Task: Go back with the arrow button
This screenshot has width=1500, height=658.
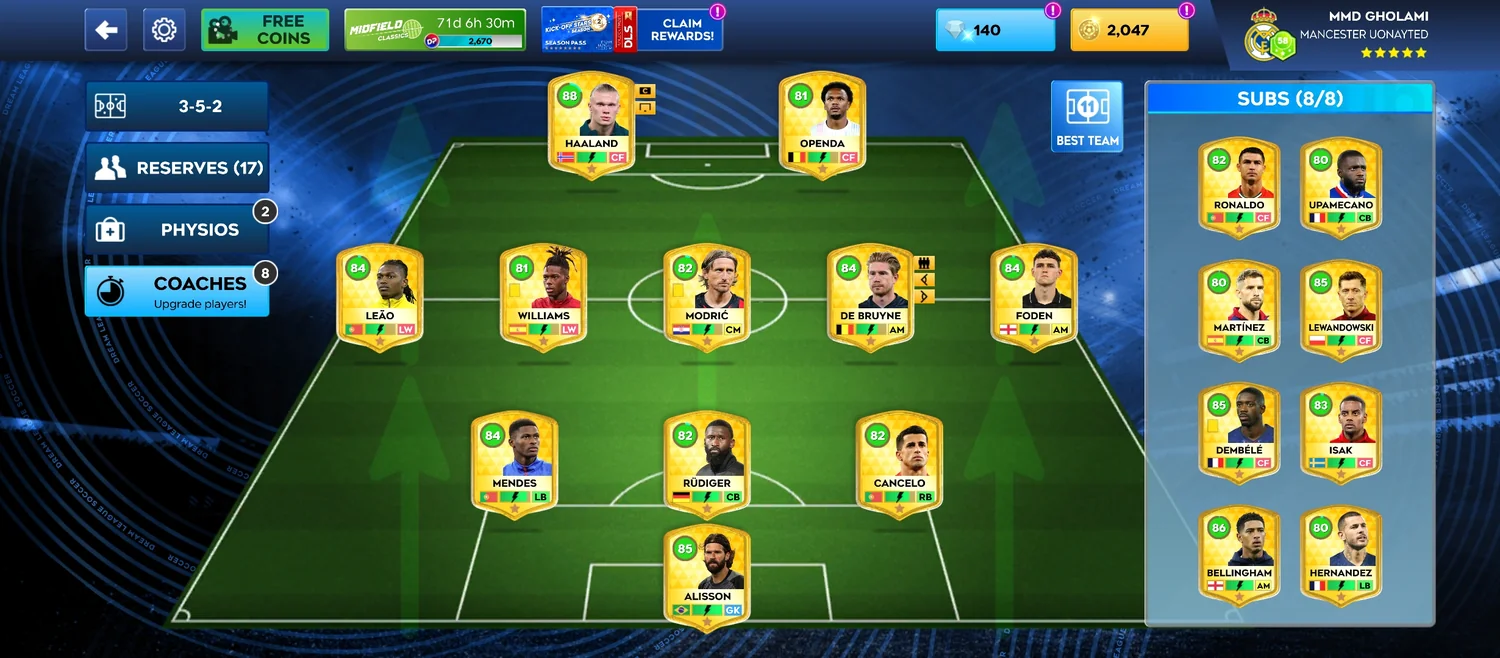Action: click(106, 30)
